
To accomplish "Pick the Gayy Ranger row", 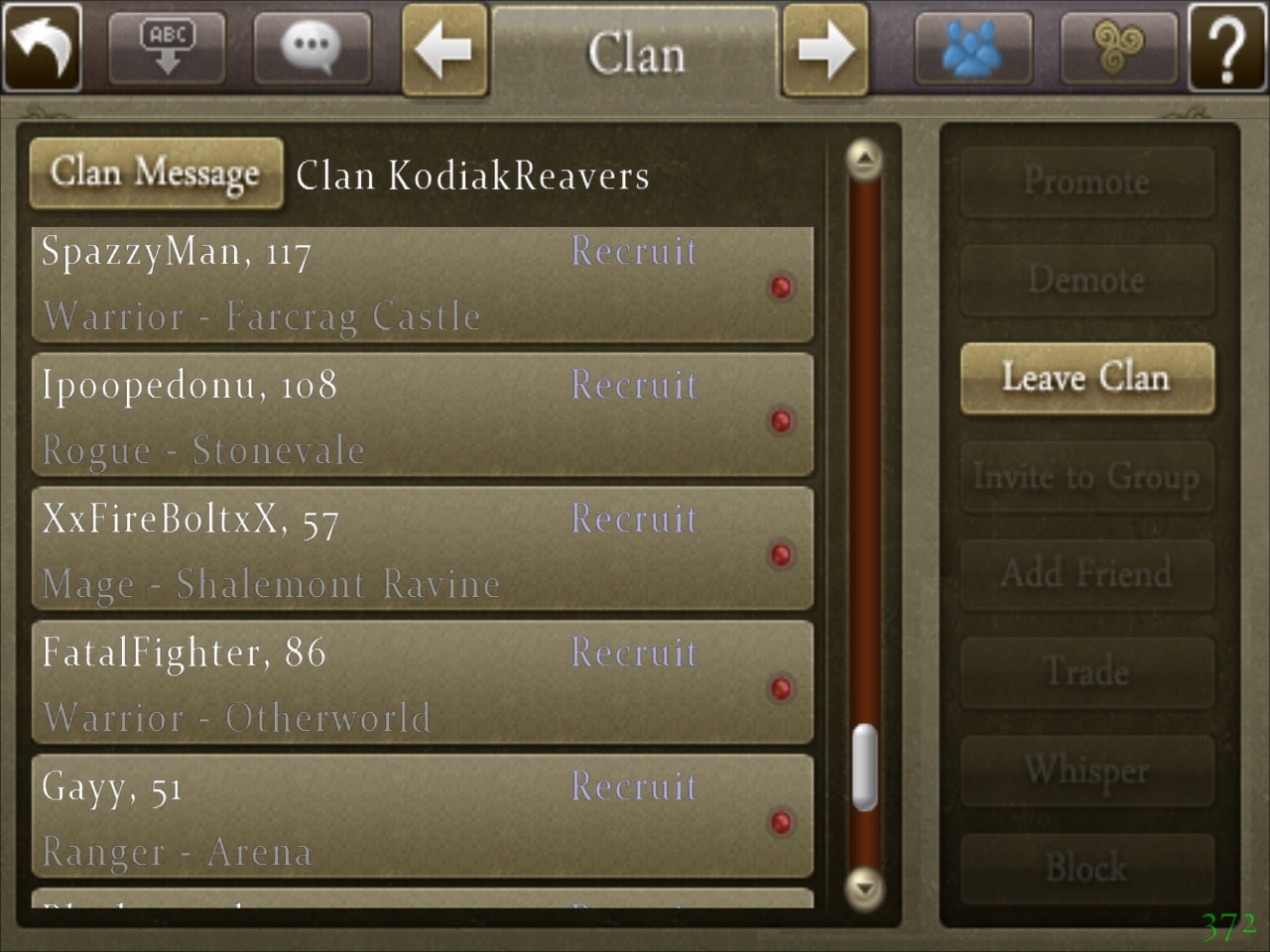I will pos(422,818).
